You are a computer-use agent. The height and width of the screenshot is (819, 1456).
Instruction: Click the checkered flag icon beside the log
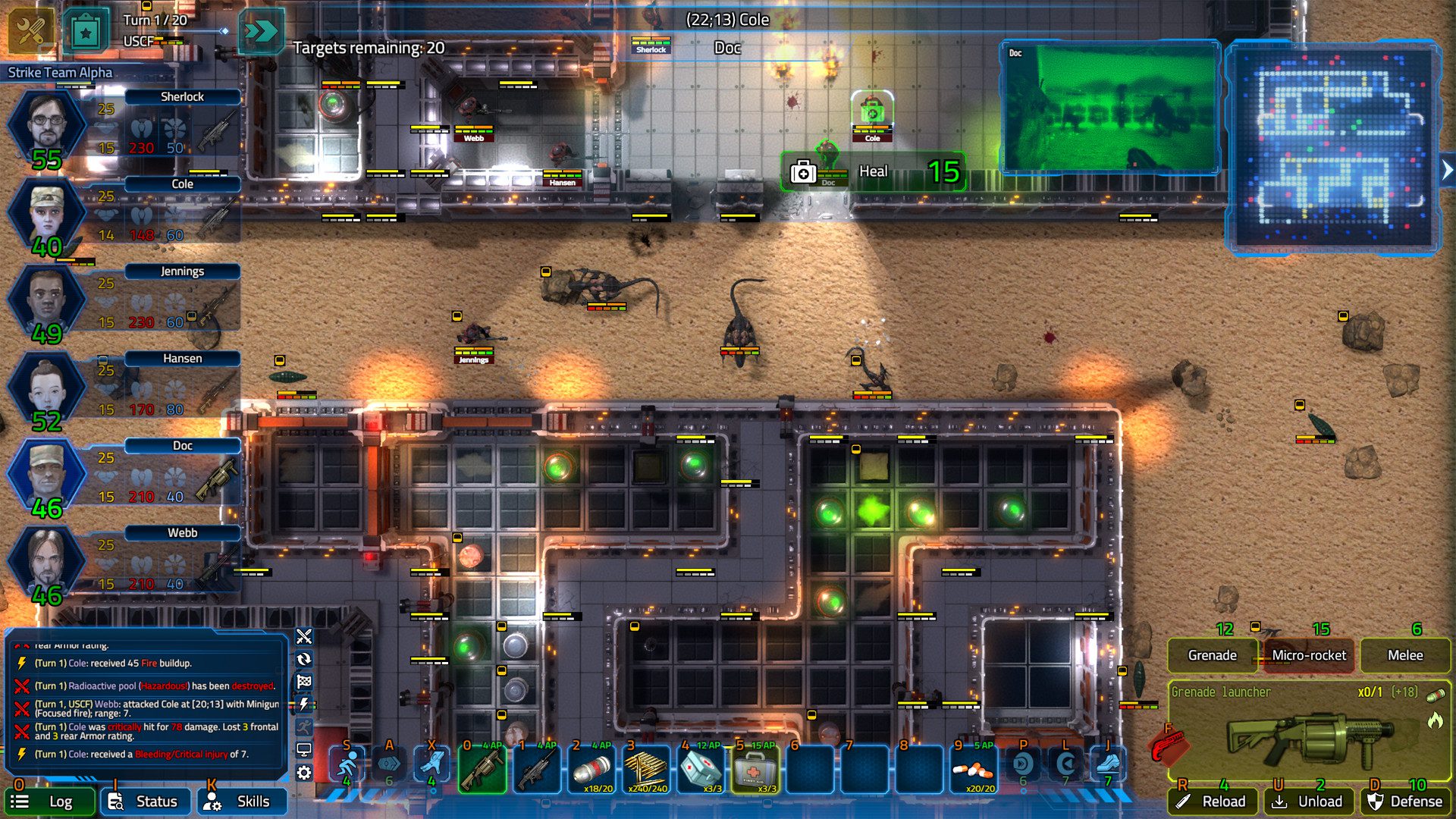(x=305, y=681)
